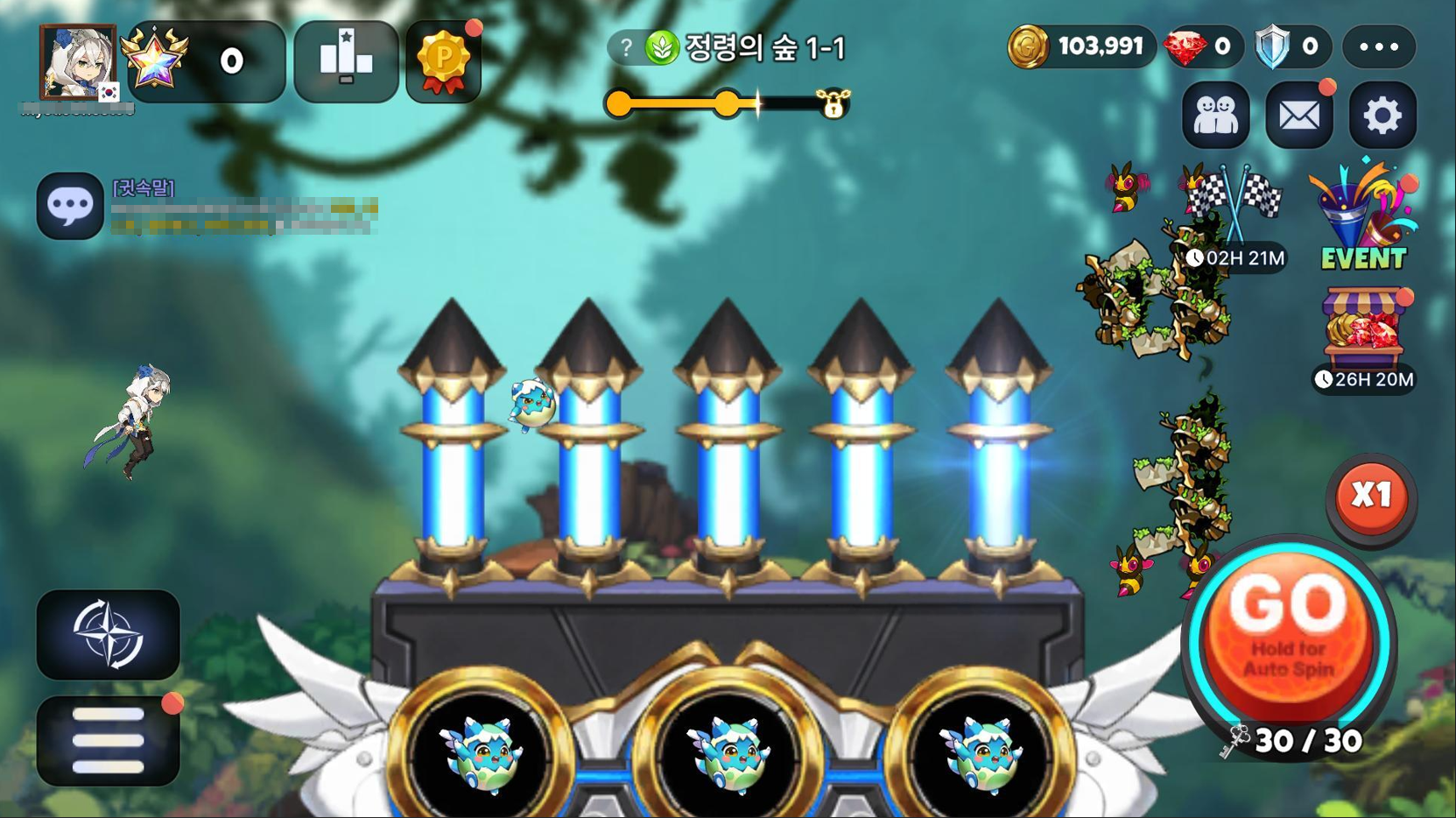
Task: Open the compass navigation button
Action: (108, 634)
